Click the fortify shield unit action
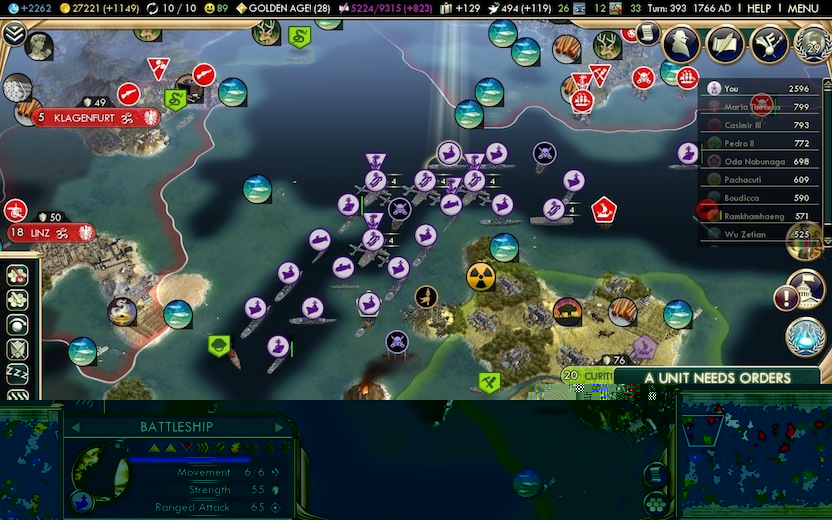Viewport: 832px width, 520px height. [x=17, y=349]
